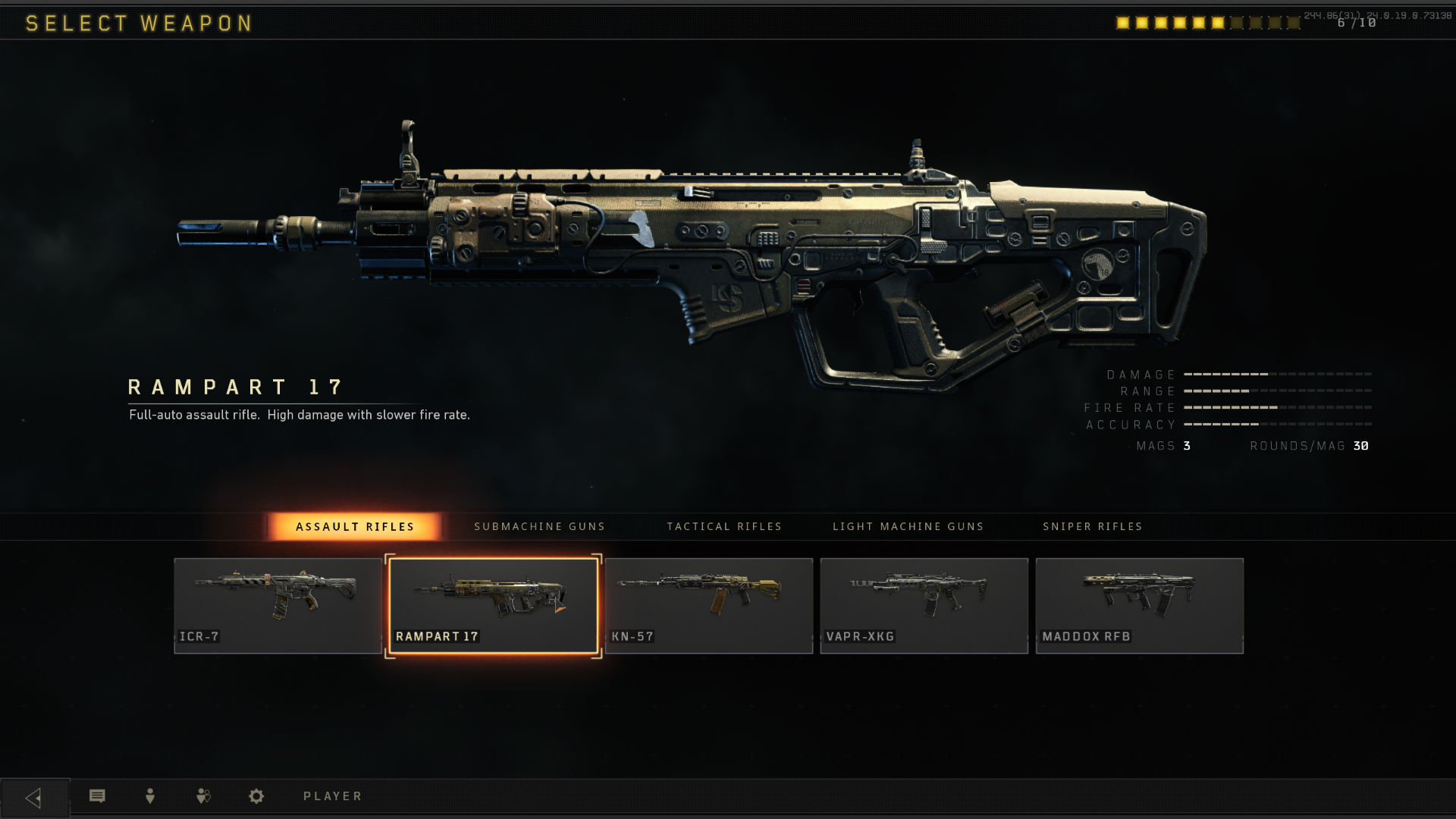Image resolution: width=1456 pixels, height=819 pixels.
Task: Click the PLAYER label in bottom bar
Action: pos(331,795)
